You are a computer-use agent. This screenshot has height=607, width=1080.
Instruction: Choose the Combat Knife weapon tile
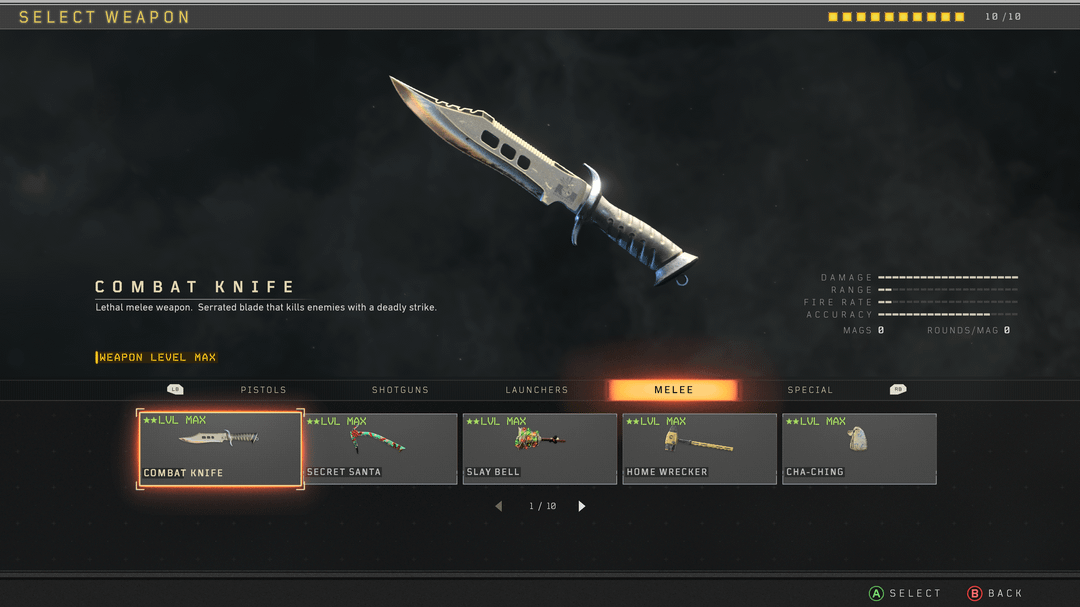tap(220, 449)
